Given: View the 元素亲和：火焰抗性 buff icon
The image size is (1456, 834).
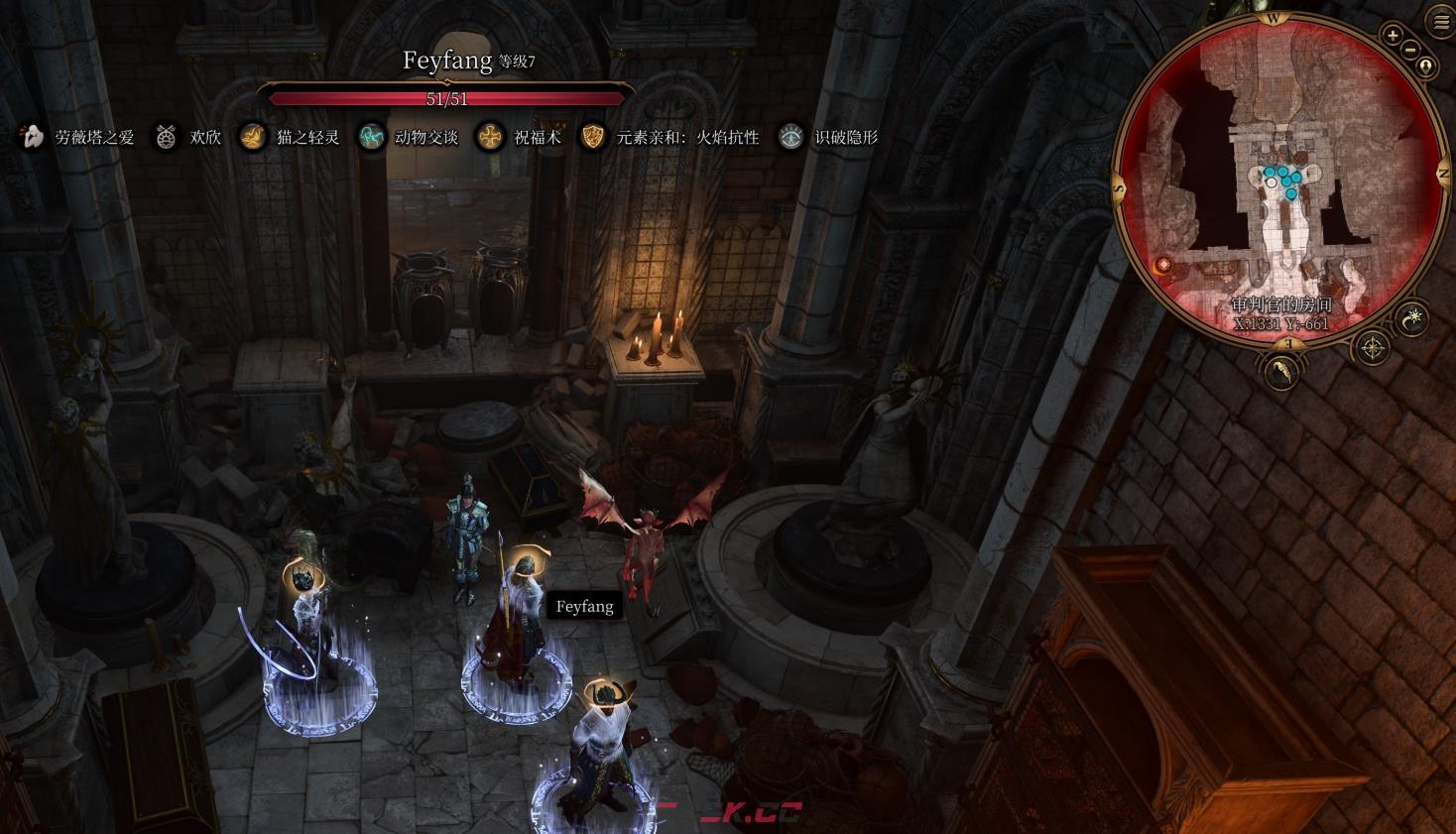Looking at the screenshot, I should (x=592, y=137).
